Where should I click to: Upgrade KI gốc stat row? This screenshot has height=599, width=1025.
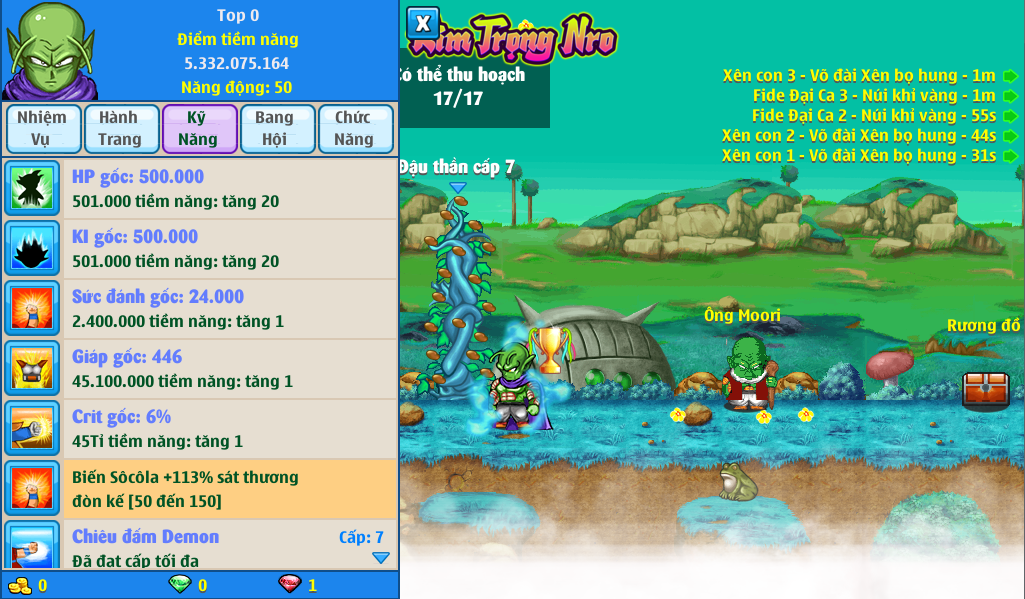[200, 249]
